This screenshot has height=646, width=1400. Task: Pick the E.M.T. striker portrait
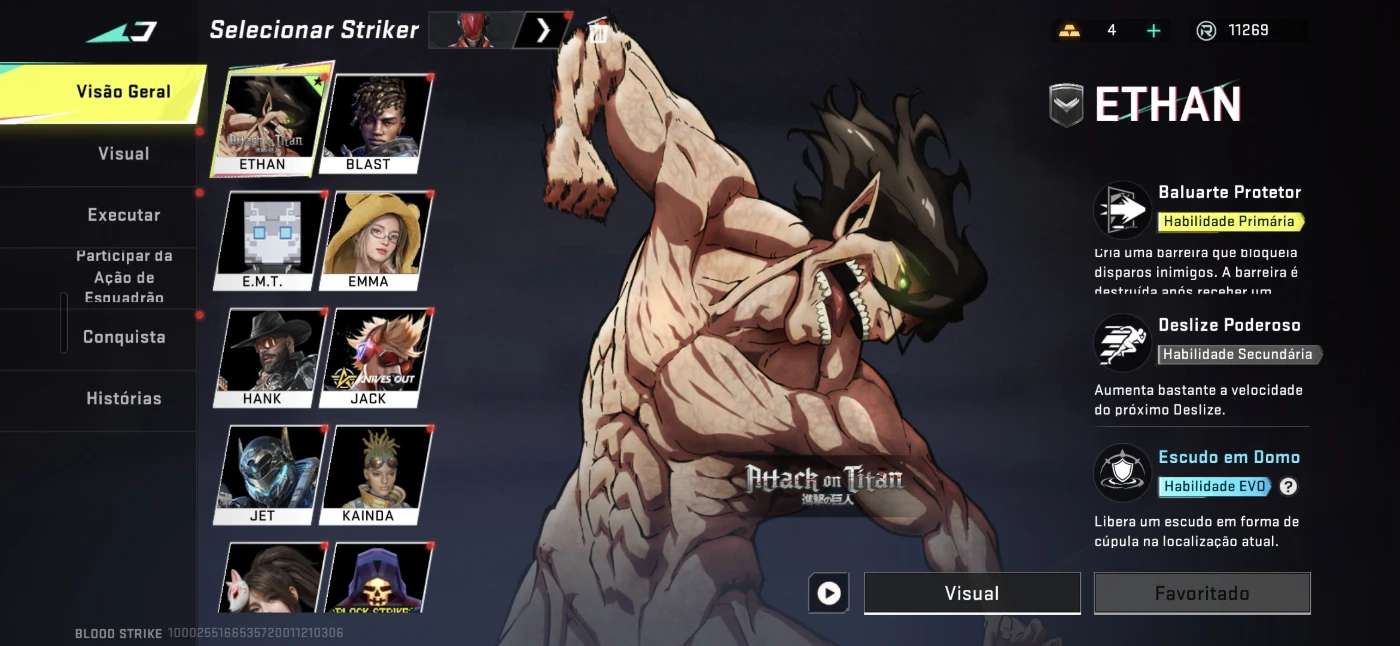[265, 240]
